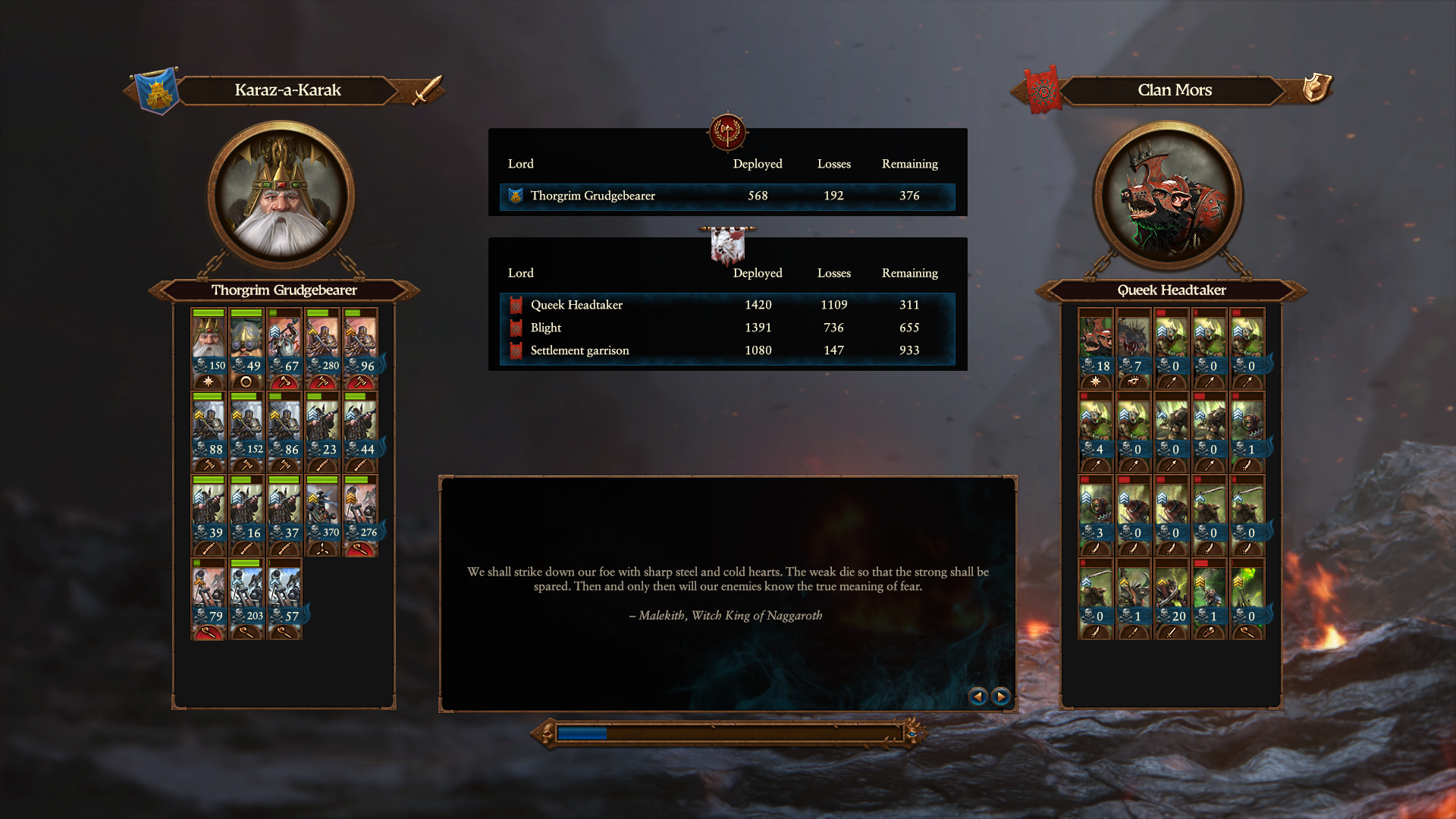Choose the unit card with 203 kills
This screenshot has width=1456, height=819.
click(x=246, y=598)
